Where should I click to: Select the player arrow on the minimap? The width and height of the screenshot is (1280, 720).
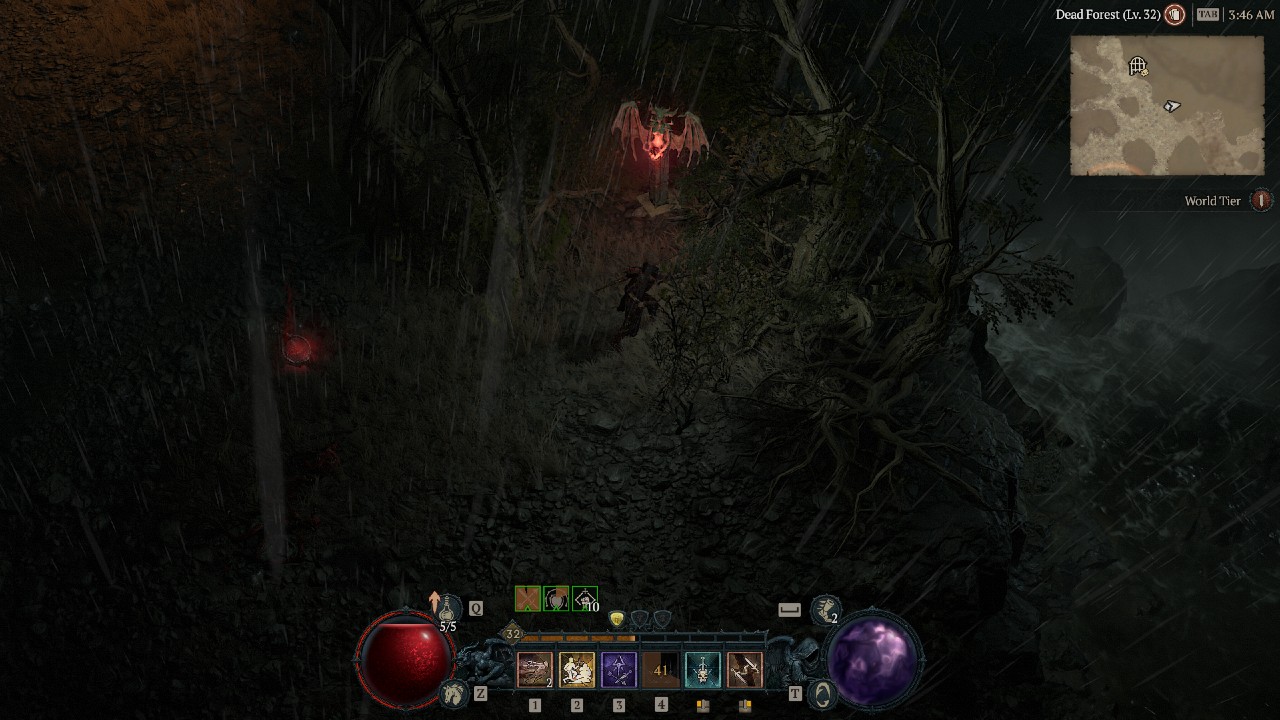[x=1171, y=106]
